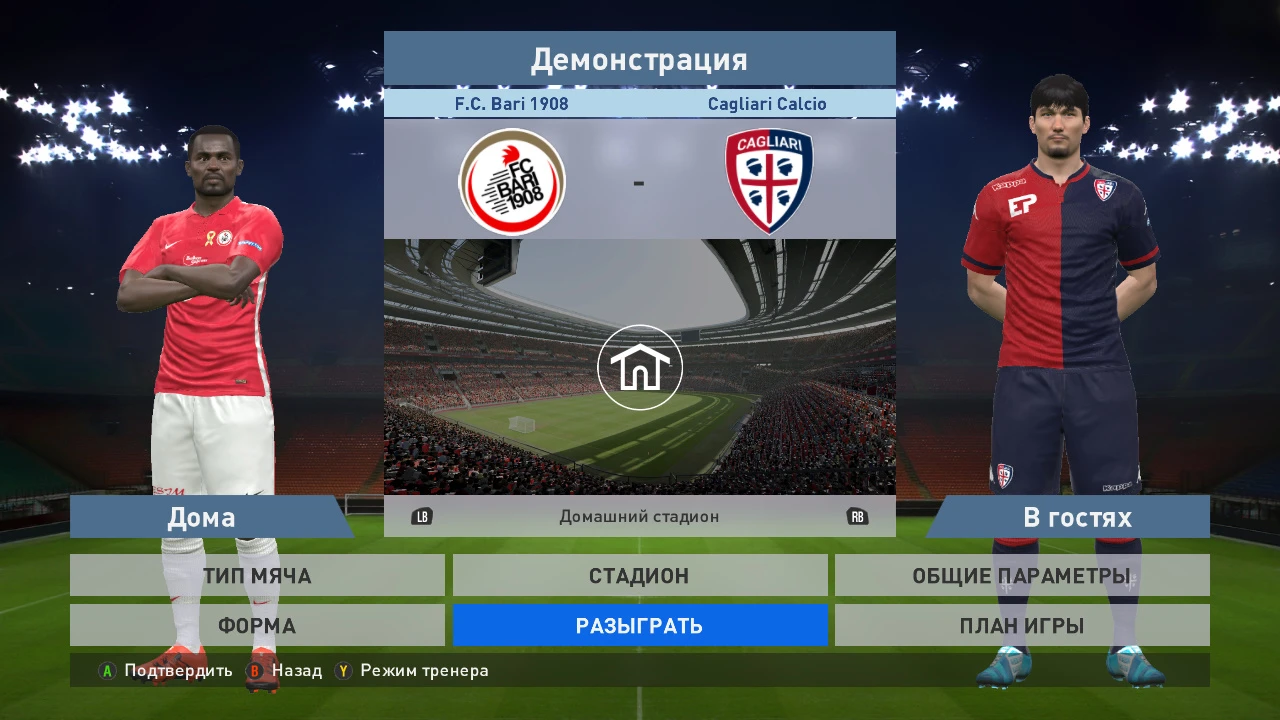Viewport: 1280px width, 720px height.
Task: Open ОБЩИЕ ПАРАМЕТРЫ settings
Action: coord(1023,575)
